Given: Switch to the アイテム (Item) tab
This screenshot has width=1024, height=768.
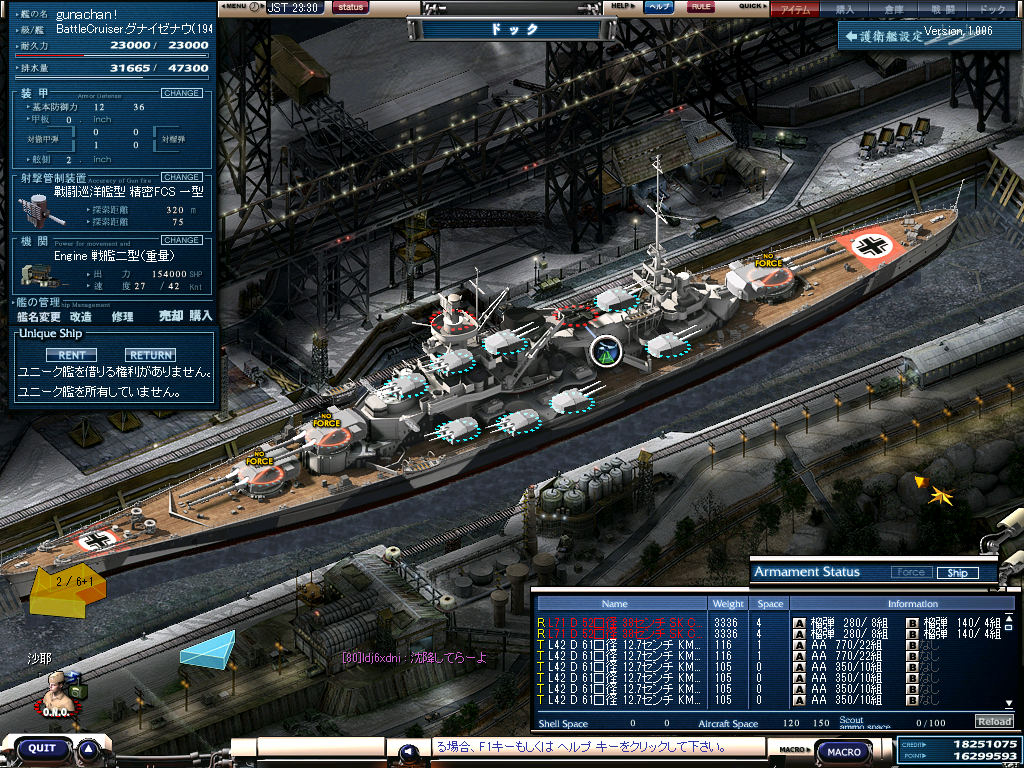Looking at the screenshot, I should (796, 9).
